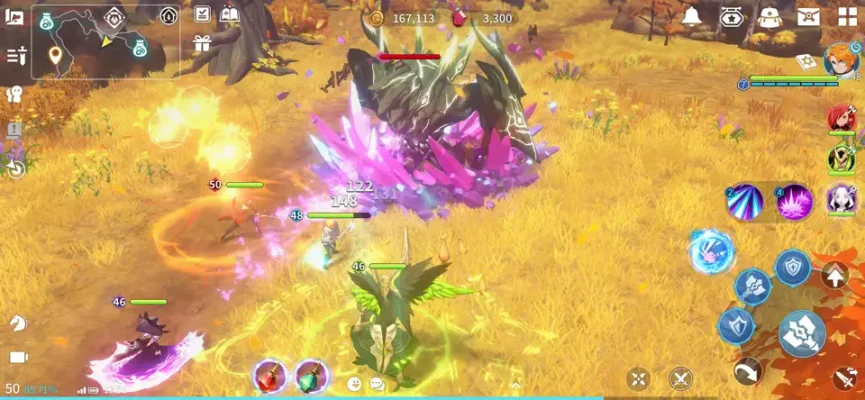Open the checklist icon beside the minimap
The image size is (865, 400).
pyautogui.click(x=202, y=15)
